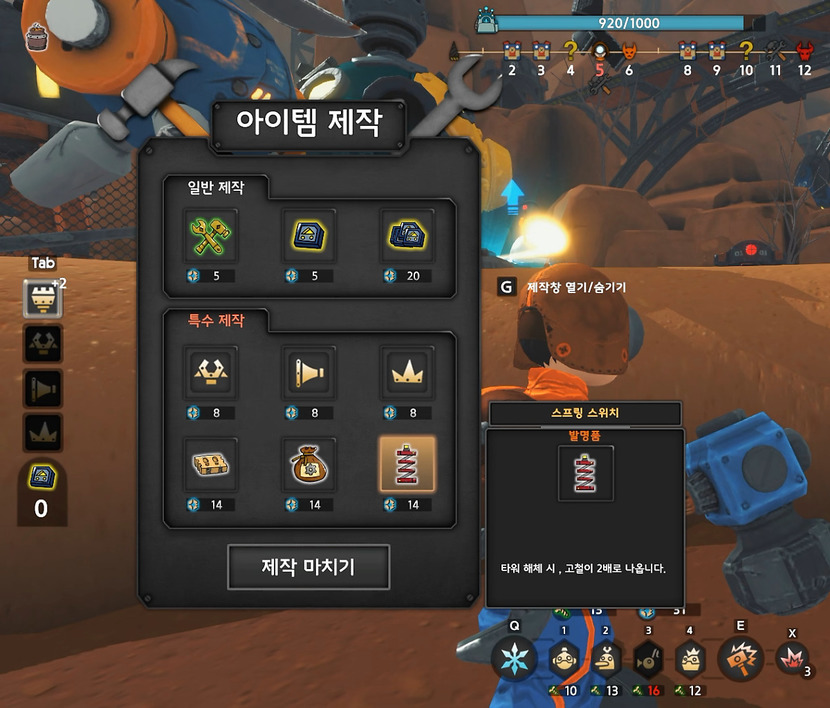Viewport: 830px width, 708px height.
Task: Select the stacked gold bars item
Action: (x=210, y=463)
